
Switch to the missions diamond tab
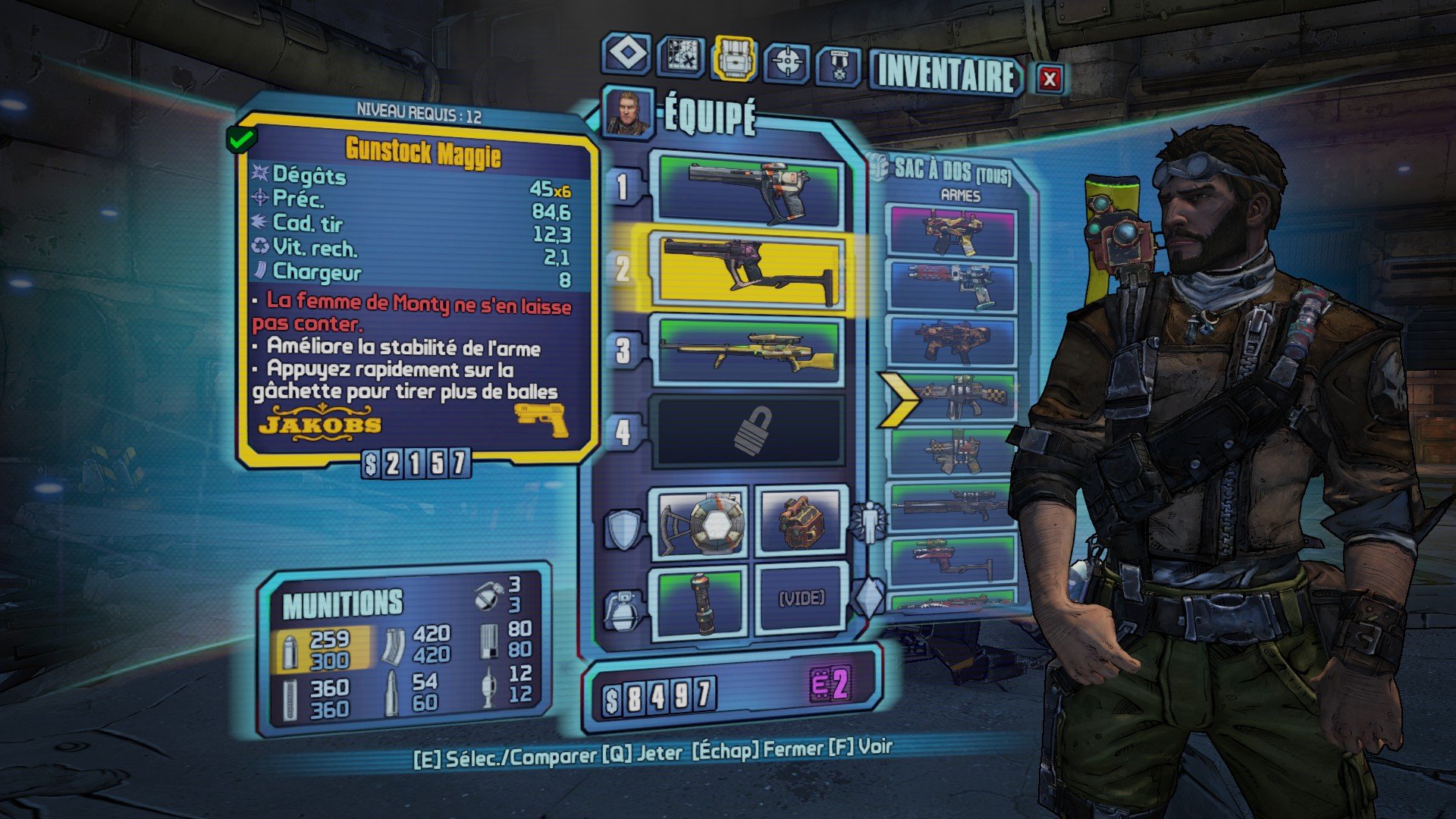coord(628,55)
